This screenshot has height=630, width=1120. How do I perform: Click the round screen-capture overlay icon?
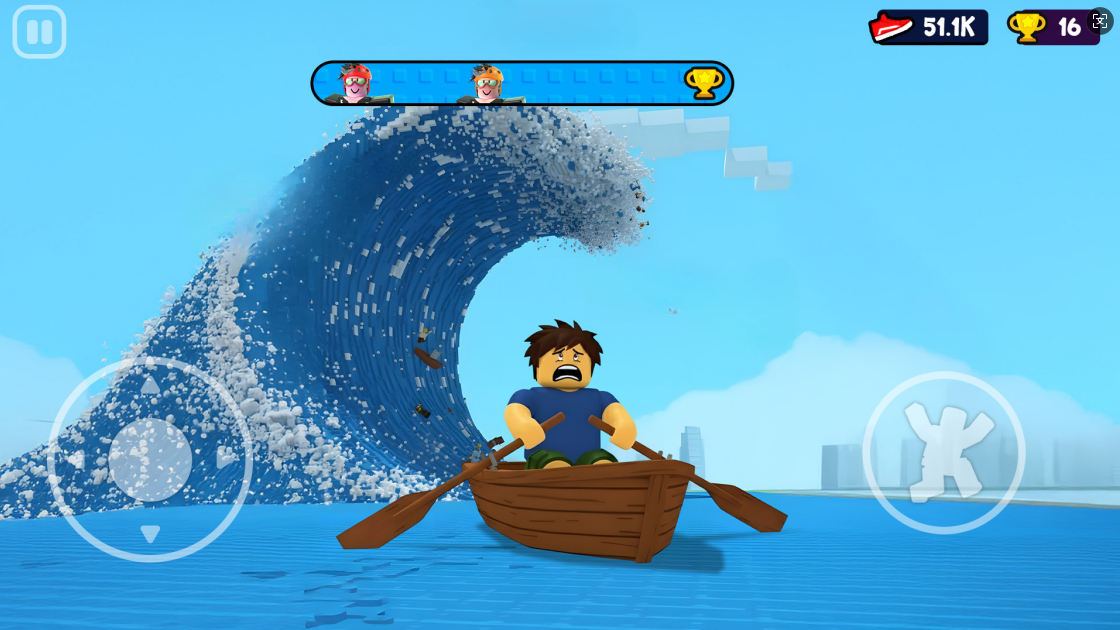point(1100,21)
